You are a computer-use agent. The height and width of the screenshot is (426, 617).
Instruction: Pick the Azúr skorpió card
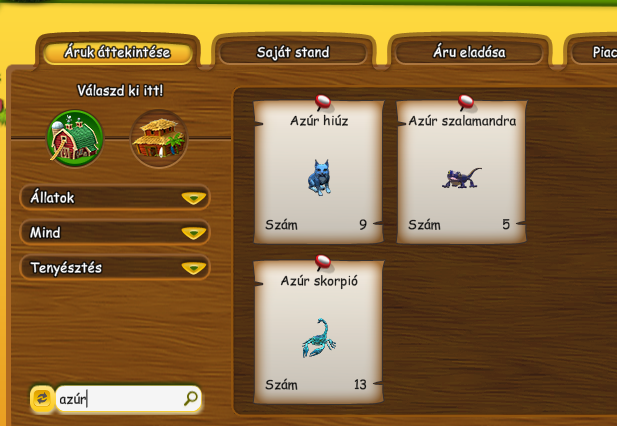319,332
